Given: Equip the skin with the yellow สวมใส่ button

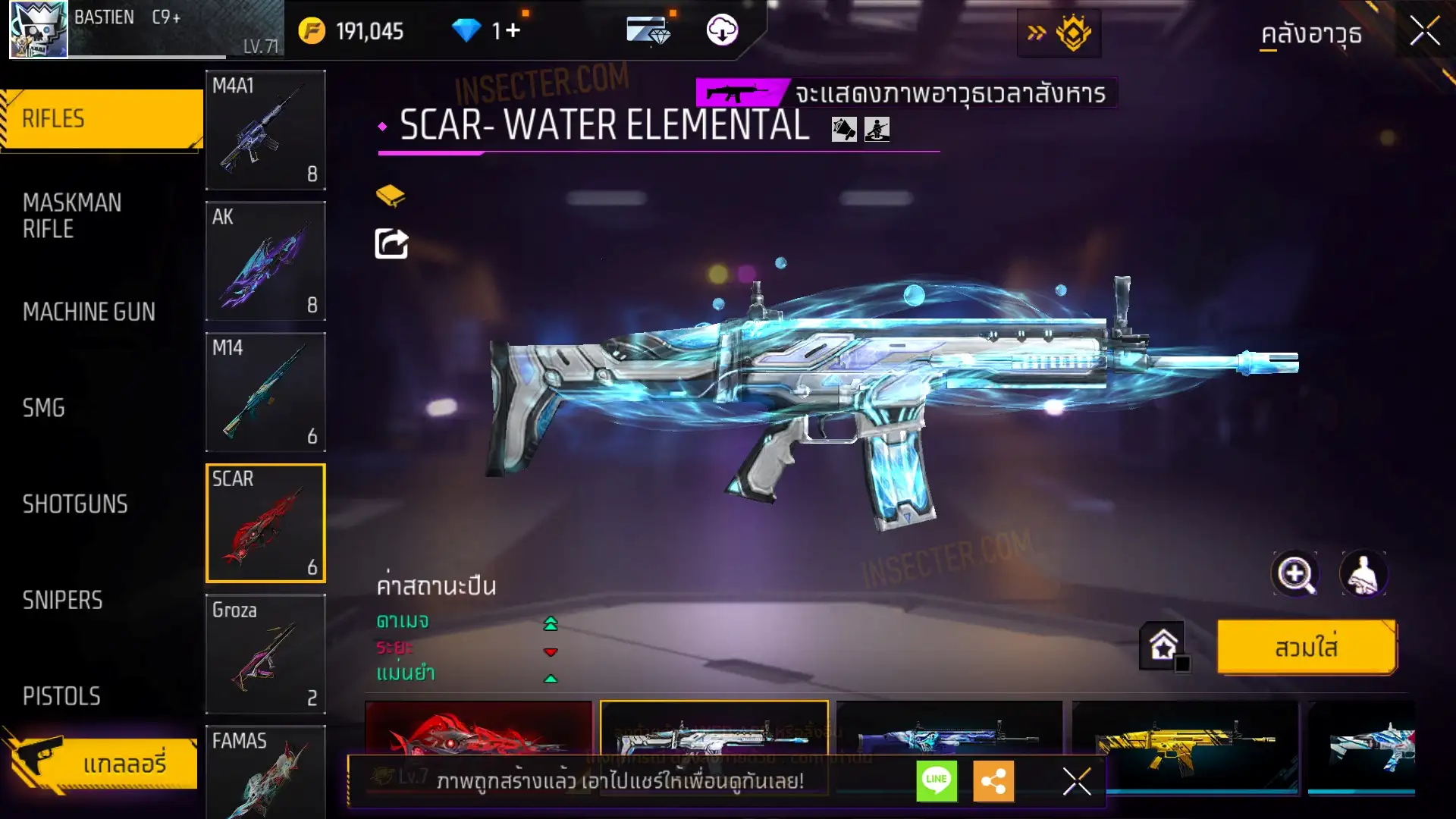Looking at the screenshot, I should coord(1306,648).
